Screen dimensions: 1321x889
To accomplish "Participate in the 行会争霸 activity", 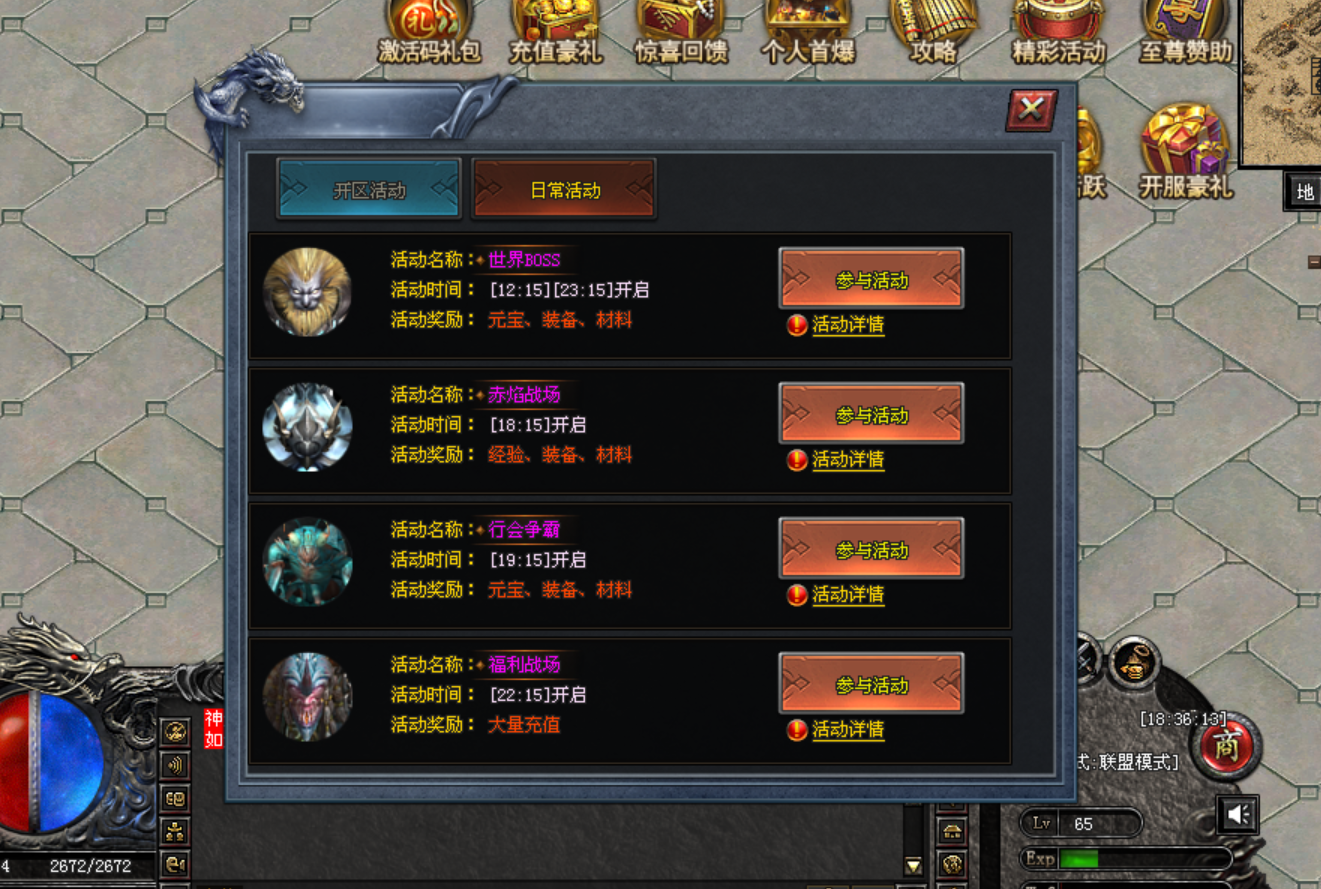I will 871,549.
